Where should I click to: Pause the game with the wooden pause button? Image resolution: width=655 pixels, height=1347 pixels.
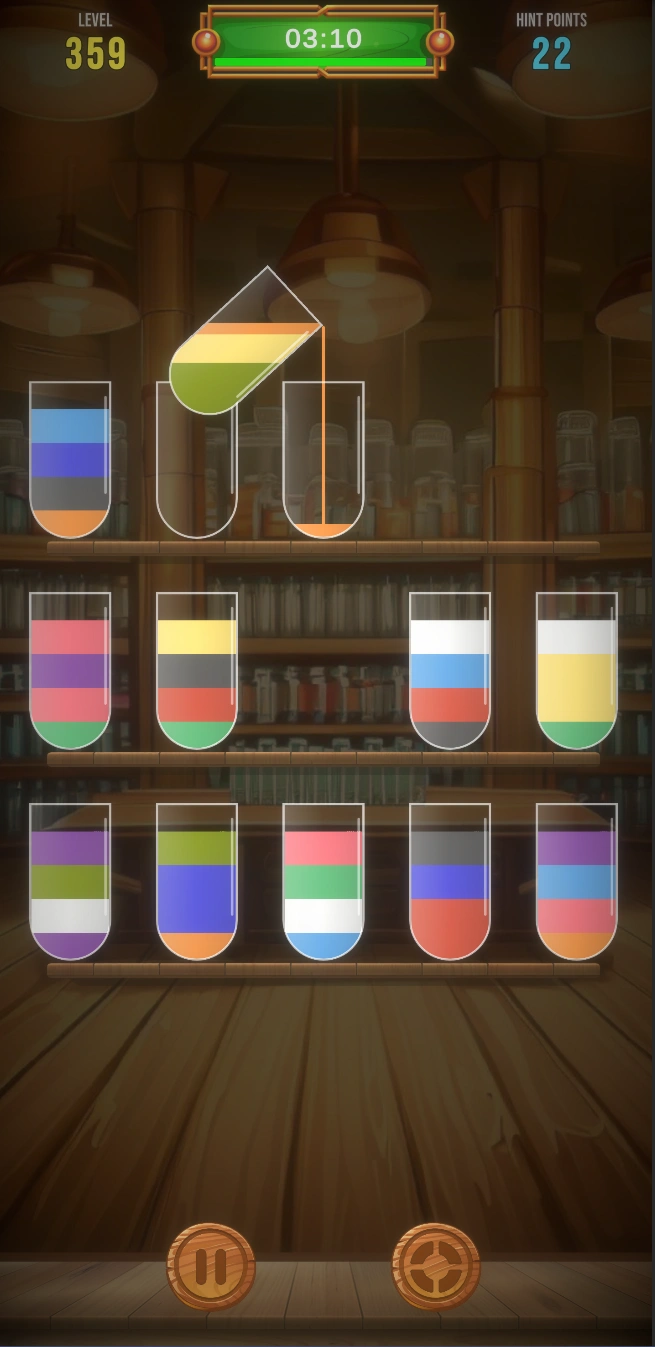click(x=211, y=1267)
